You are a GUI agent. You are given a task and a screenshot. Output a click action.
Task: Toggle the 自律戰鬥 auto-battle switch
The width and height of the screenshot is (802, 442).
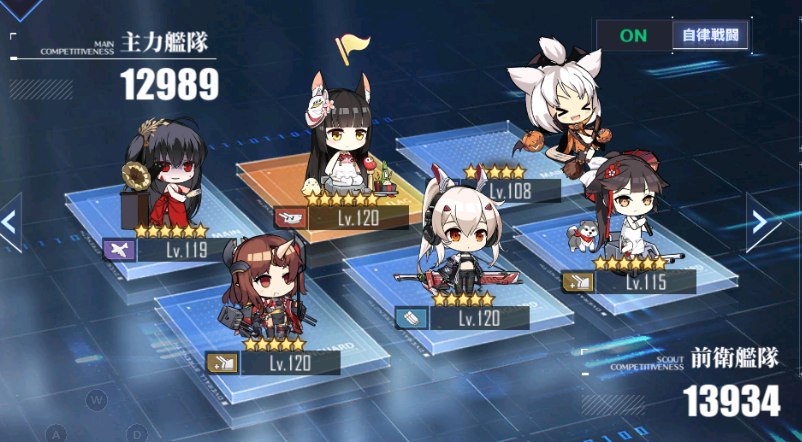click(x=673, y=35)
